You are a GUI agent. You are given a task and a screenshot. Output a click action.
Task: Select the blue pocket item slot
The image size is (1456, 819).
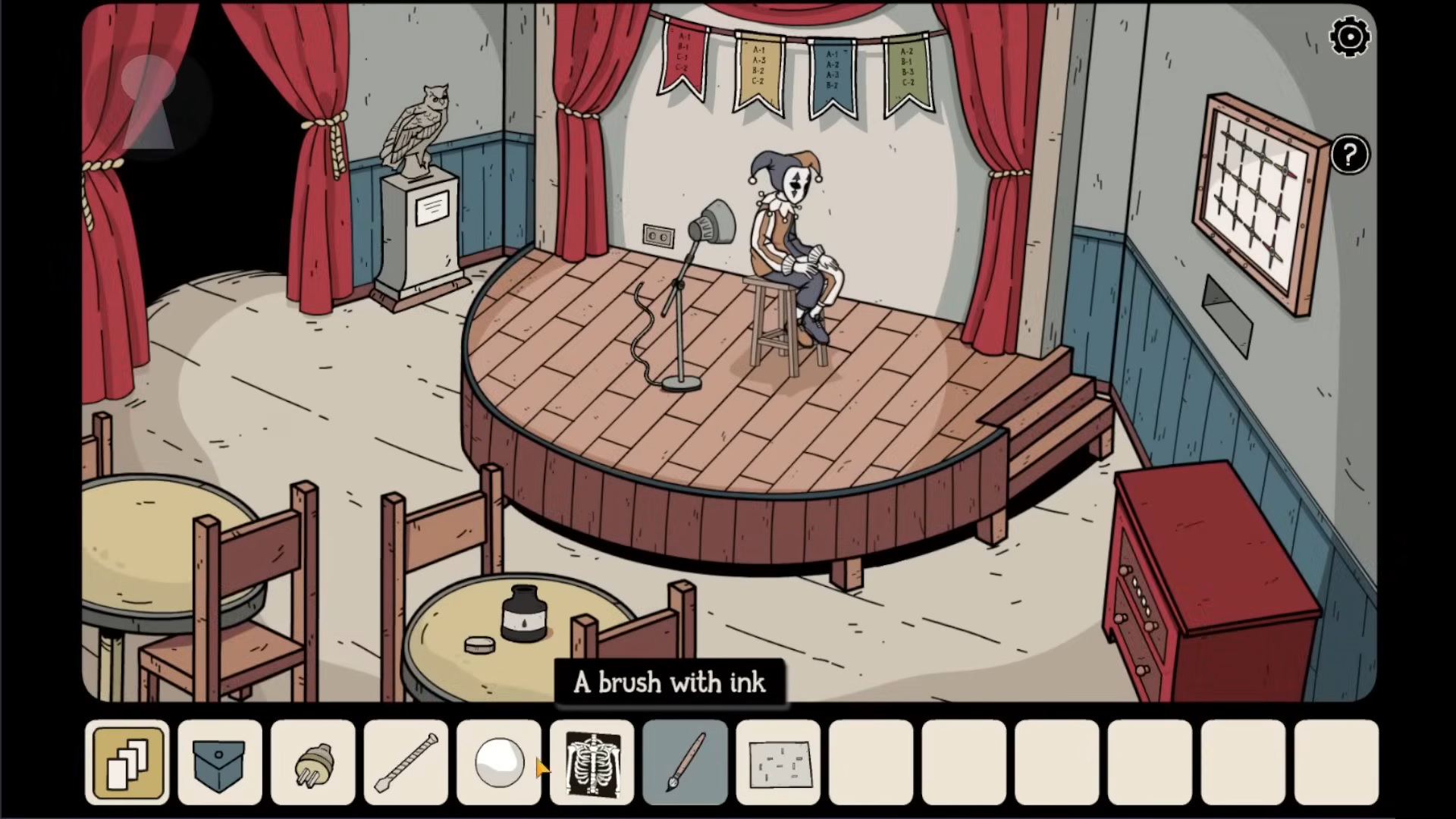tap(220, 762)
